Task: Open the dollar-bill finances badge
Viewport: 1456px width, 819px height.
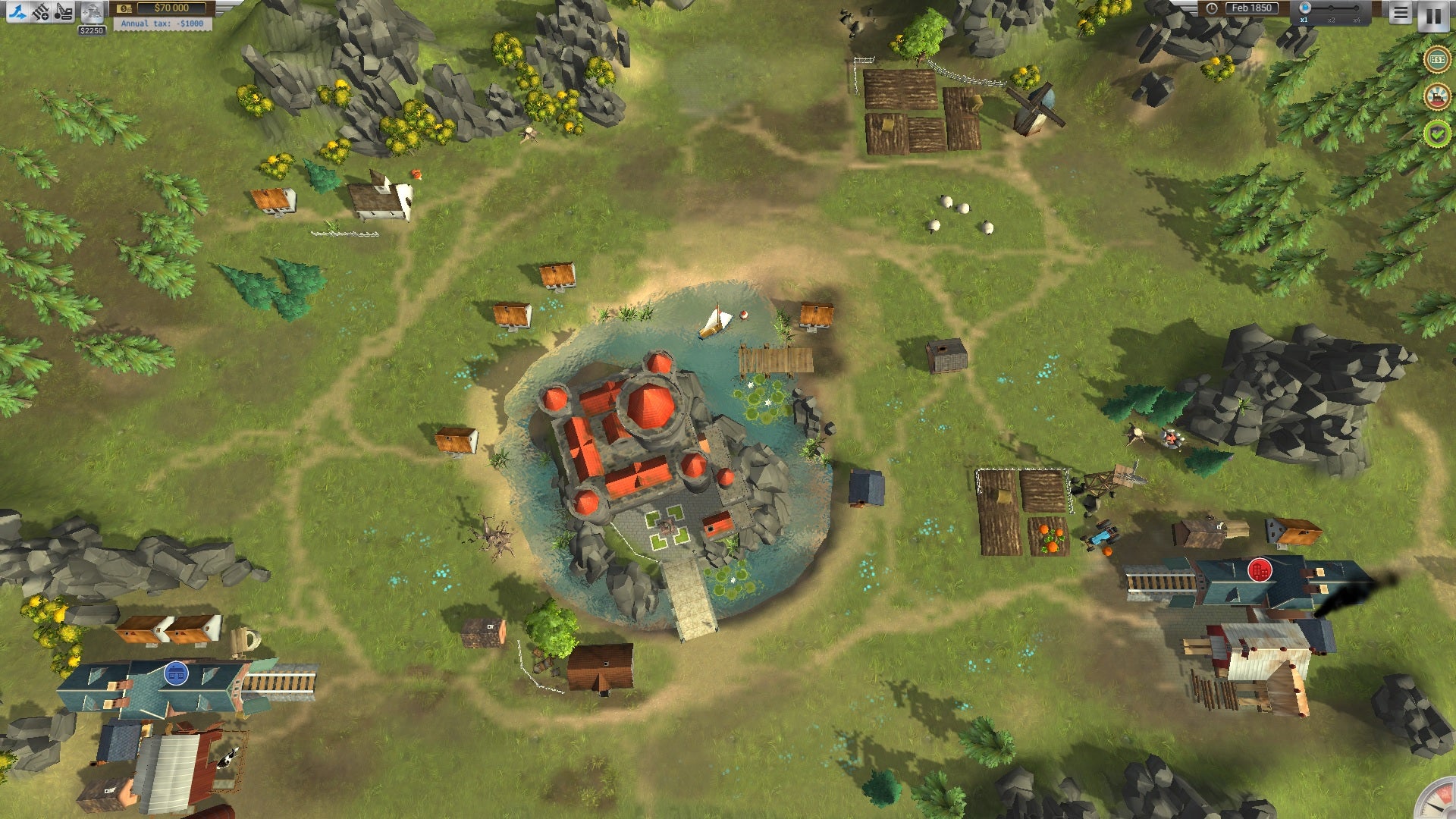Action: point(1436,59)
